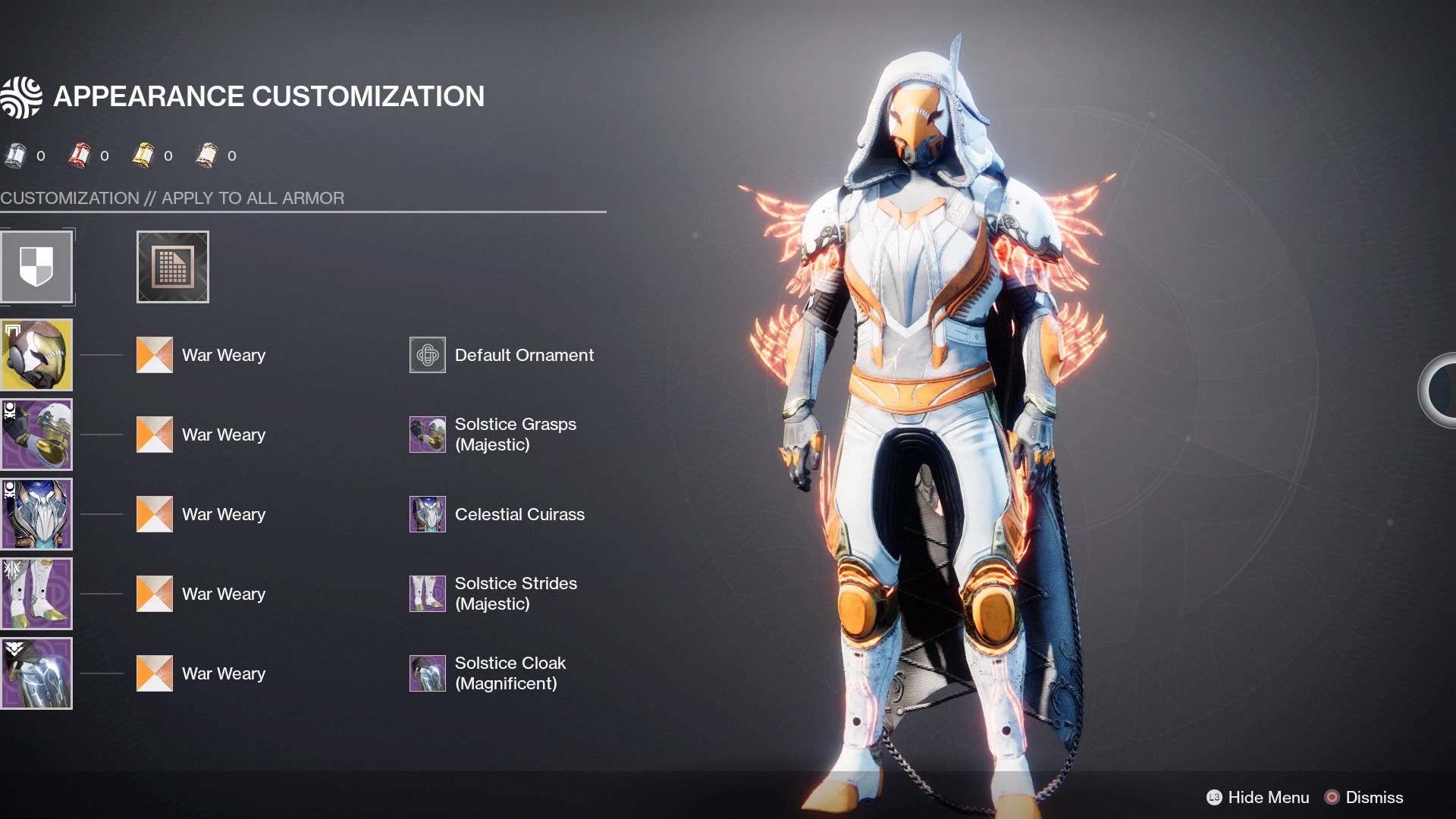Select the helmet armor slot icon
Viewport: 1456px width, 819px height.
coord(36,354)
